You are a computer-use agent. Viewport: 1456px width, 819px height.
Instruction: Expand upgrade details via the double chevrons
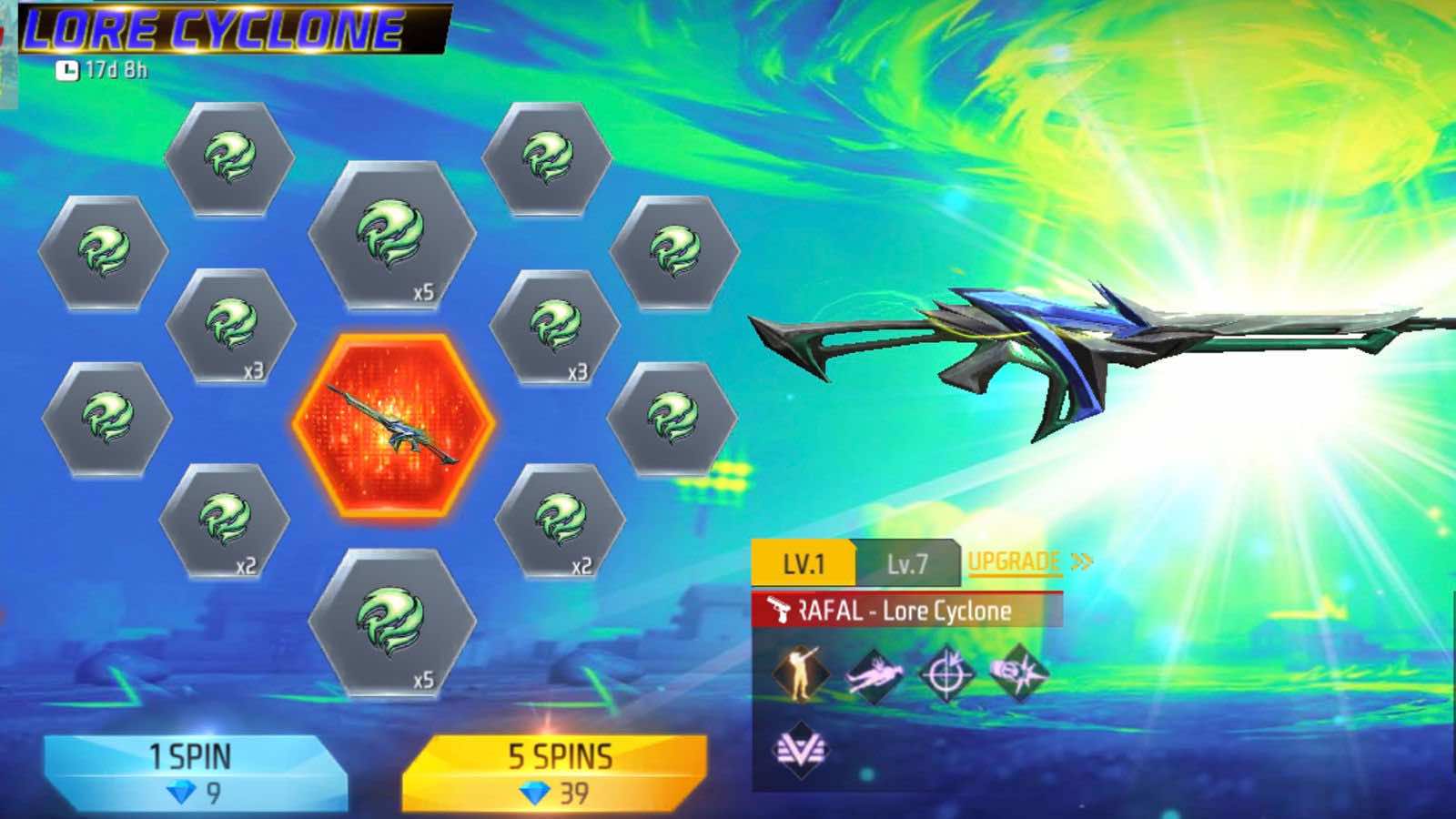coord(1079,561)
